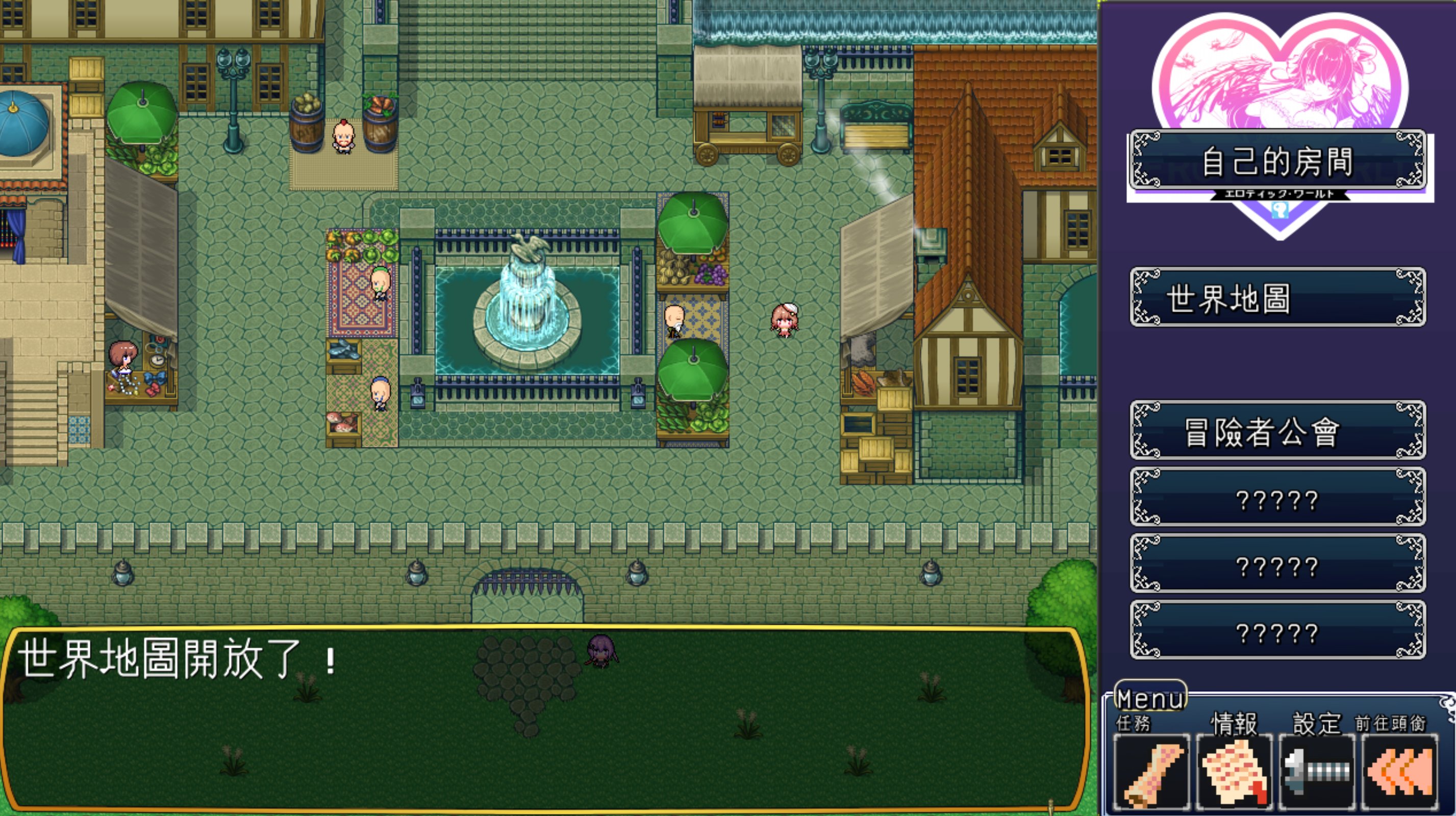Open the 任務 quest scroll icon
This screenshot has height=816, width=1456.
coord(1151,772)
